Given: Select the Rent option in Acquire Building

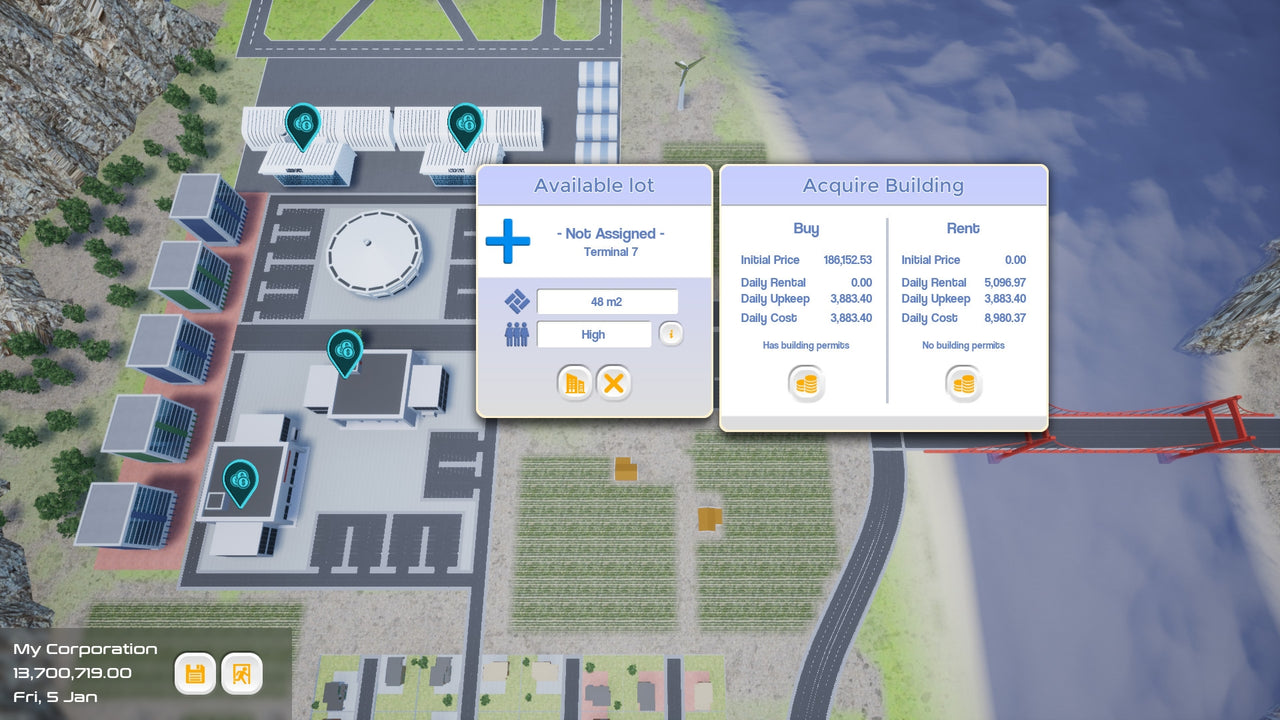Looking at the screenshot, I should click(962, 228).
